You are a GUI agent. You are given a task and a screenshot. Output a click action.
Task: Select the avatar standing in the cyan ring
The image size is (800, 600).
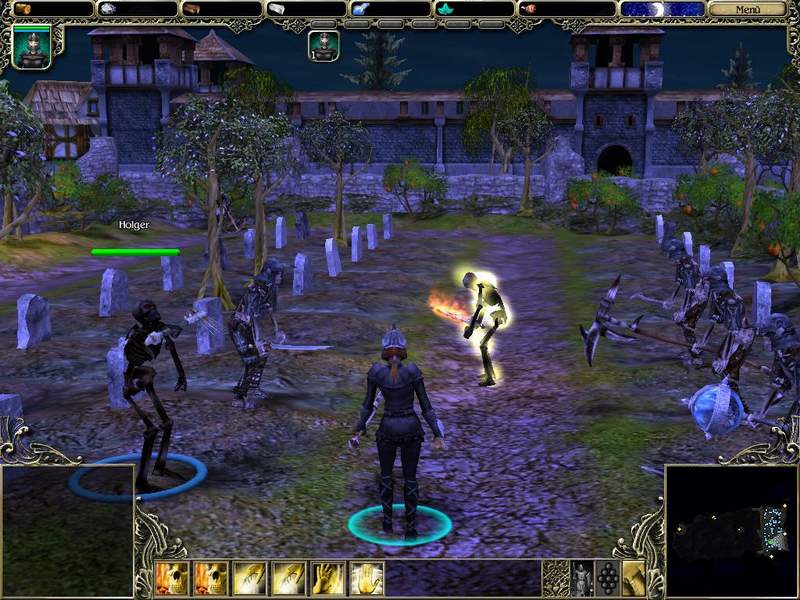(397, 430)
